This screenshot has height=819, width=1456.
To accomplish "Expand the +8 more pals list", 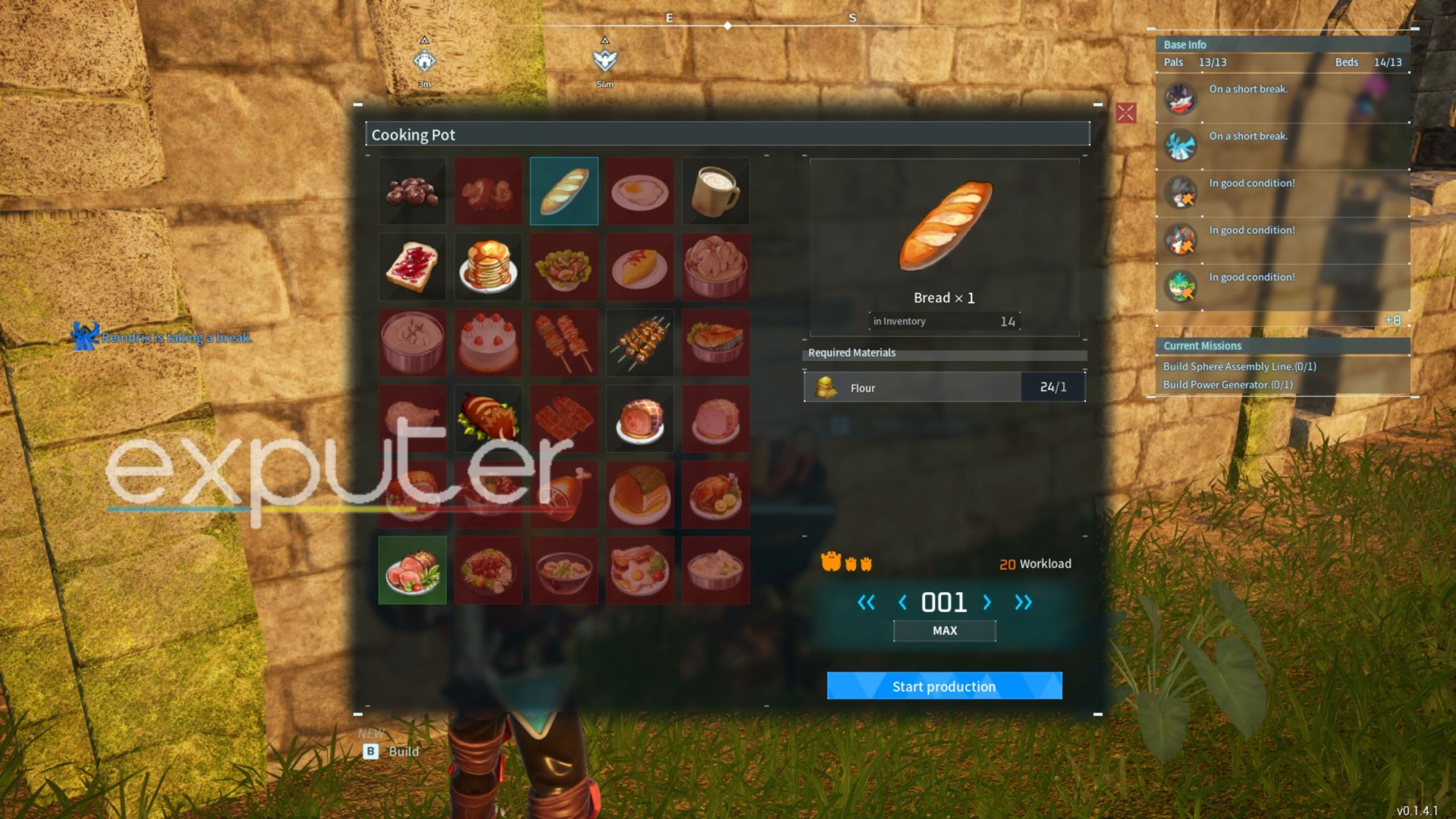I will (x=1392, y=321).
